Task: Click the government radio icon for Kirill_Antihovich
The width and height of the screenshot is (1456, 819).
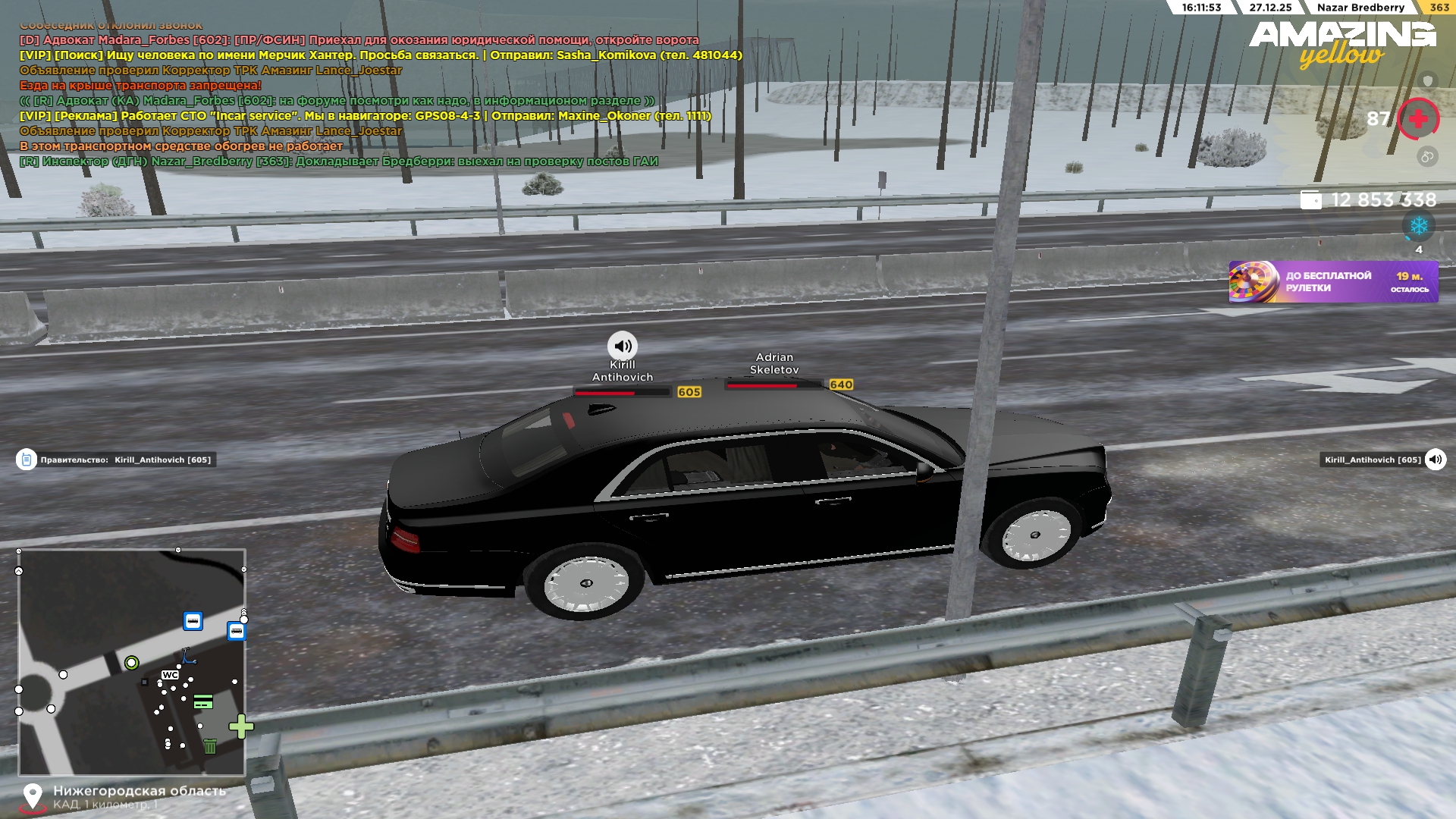Action: click(x=27, y=460)
